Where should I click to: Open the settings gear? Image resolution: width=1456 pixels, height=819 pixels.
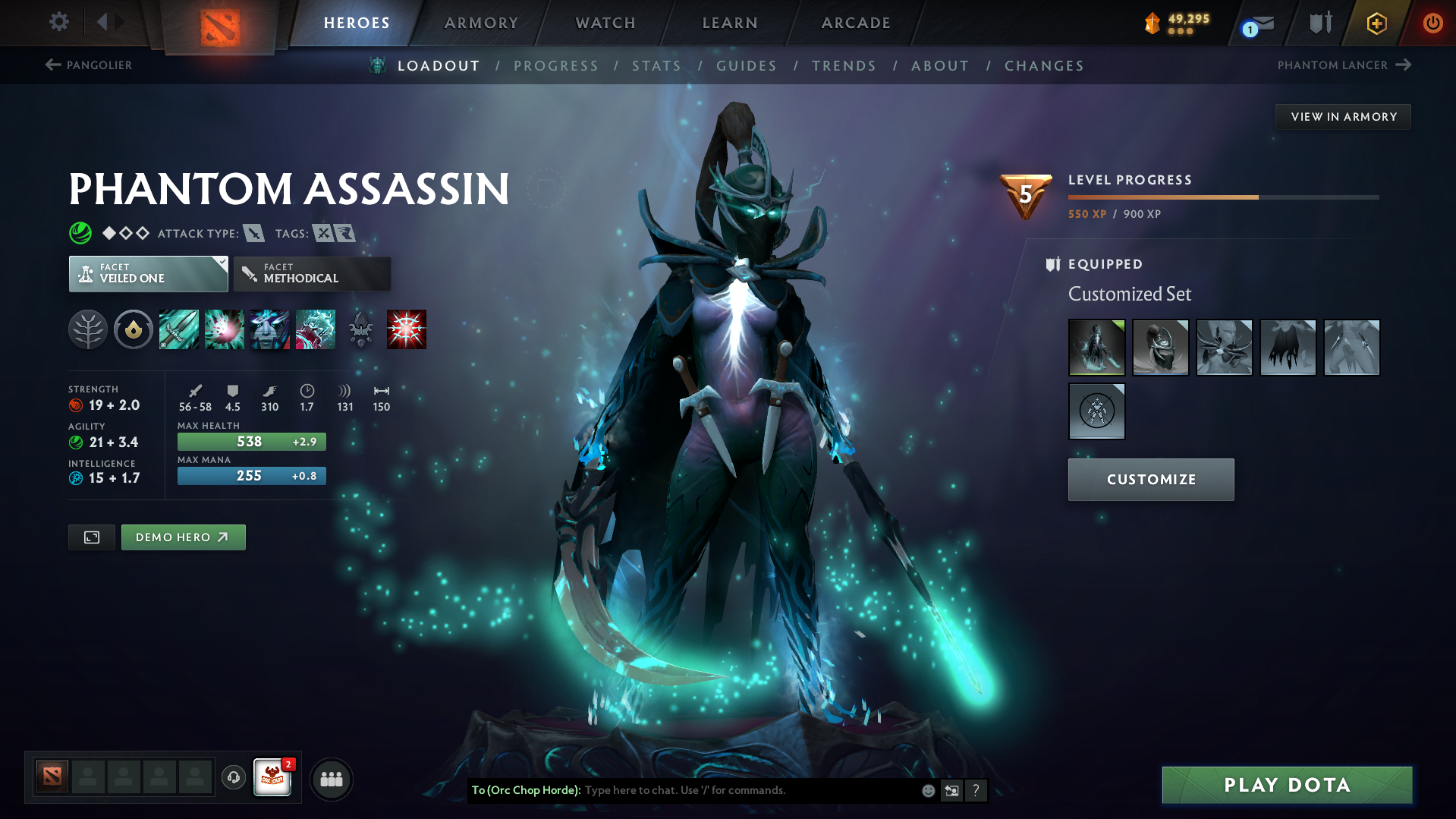[58, 22]
